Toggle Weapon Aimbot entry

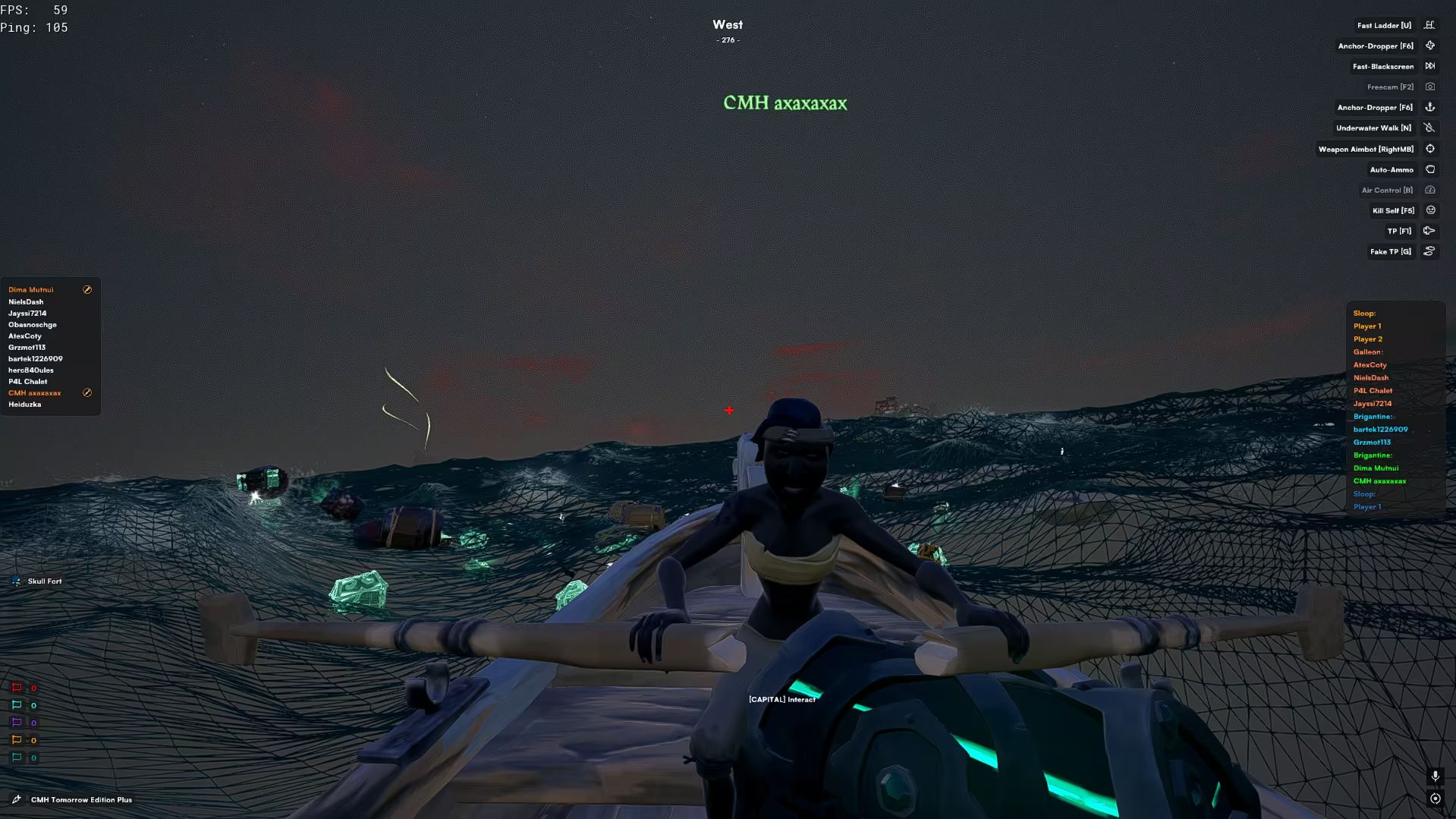pos(1366,150)
